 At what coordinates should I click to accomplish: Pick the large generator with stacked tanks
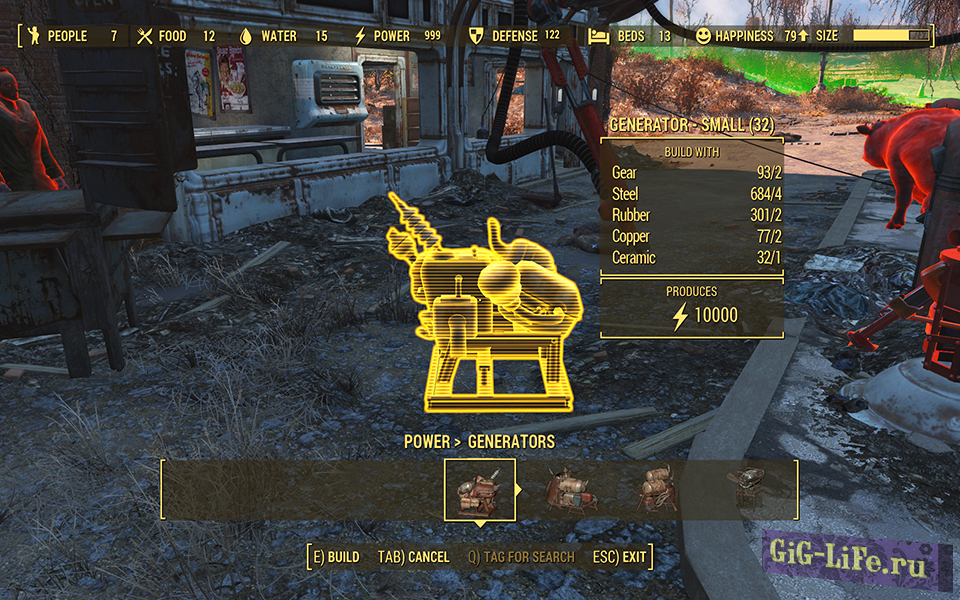pyautogui.click(x=658, y=490)
